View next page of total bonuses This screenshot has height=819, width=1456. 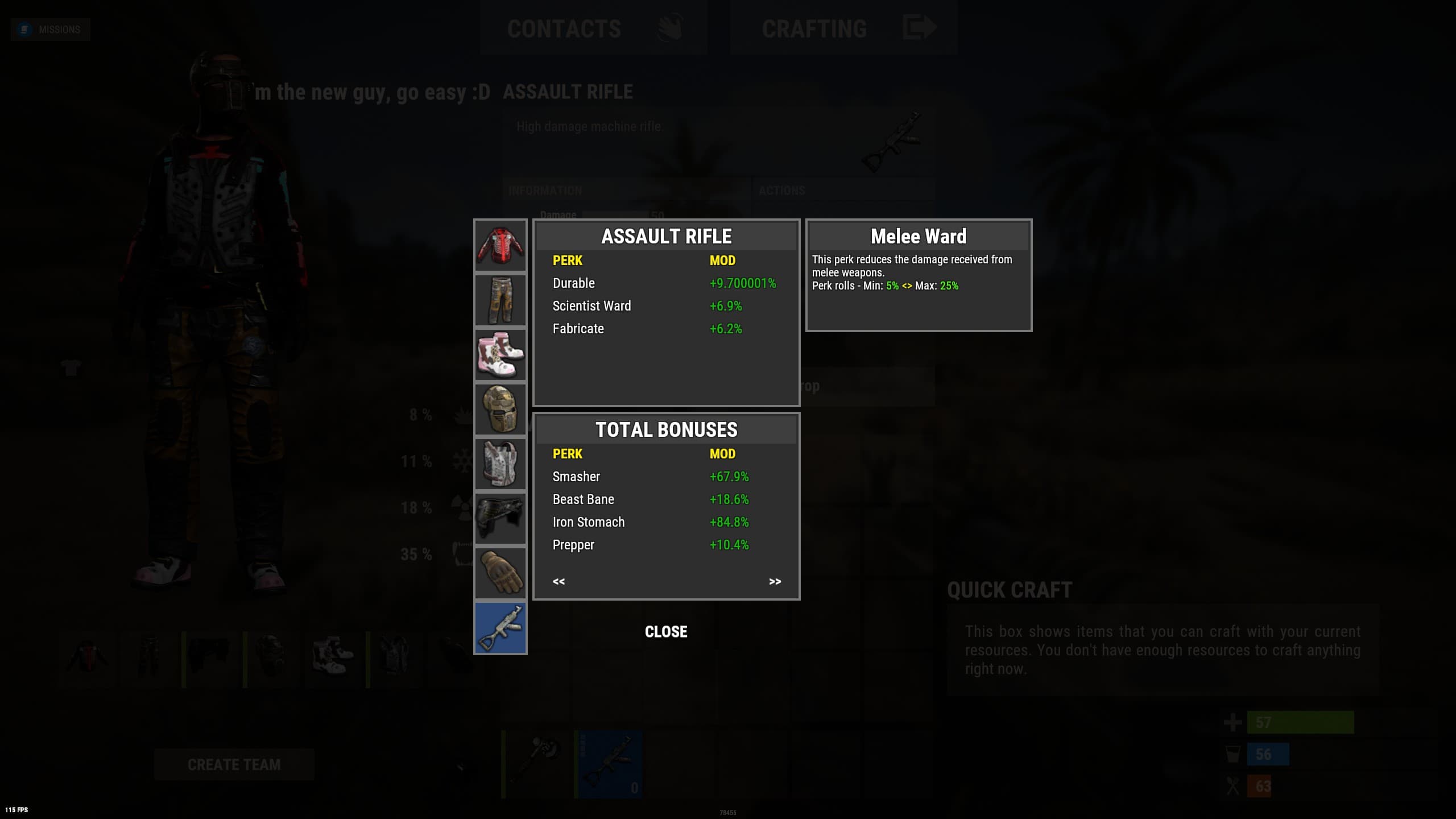pos(775,581)
